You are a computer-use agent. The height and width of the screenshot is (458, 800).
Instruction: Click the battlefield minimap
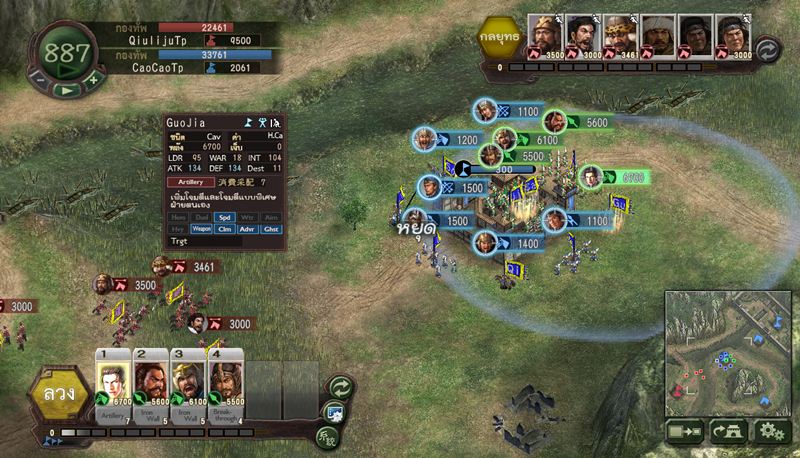(727, 353)
